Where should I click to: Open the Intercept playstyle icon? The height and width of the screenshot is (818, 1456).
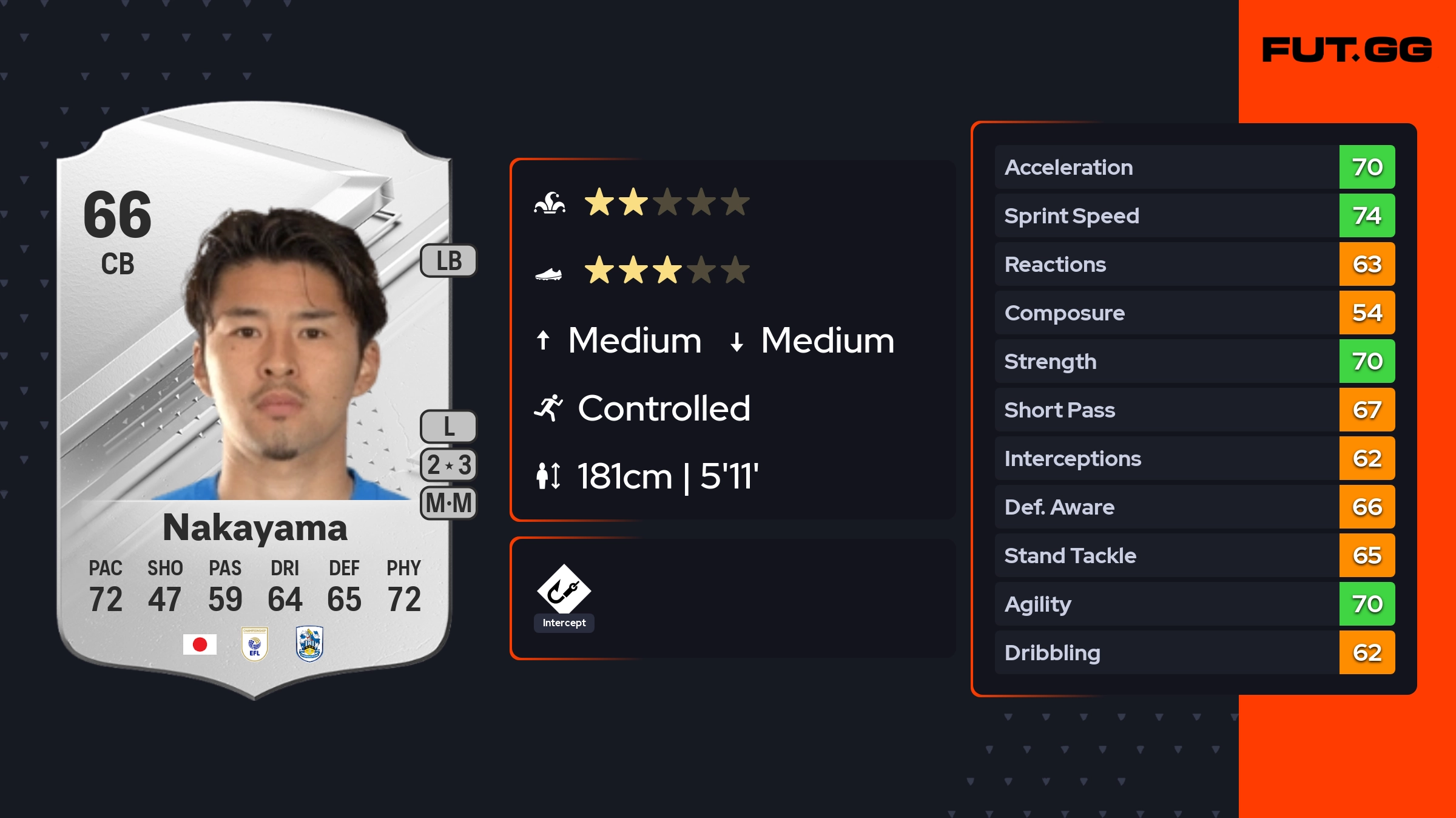point(564,590)
